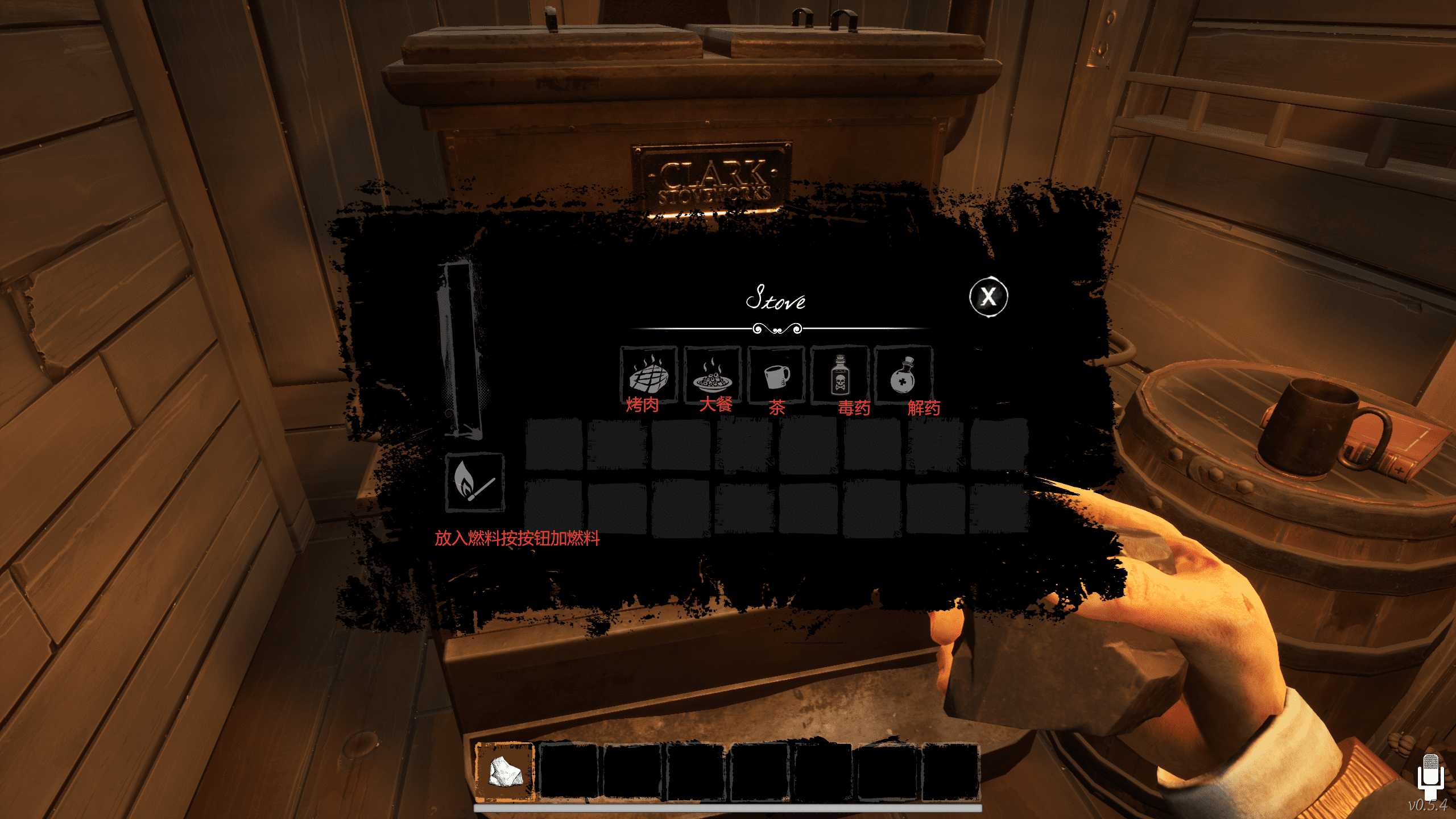The height and width of the screenshot is (819, 1456).
Task: Pick the 茶 tea recipe
Action: pyautogui.click(x=776, y=374)
